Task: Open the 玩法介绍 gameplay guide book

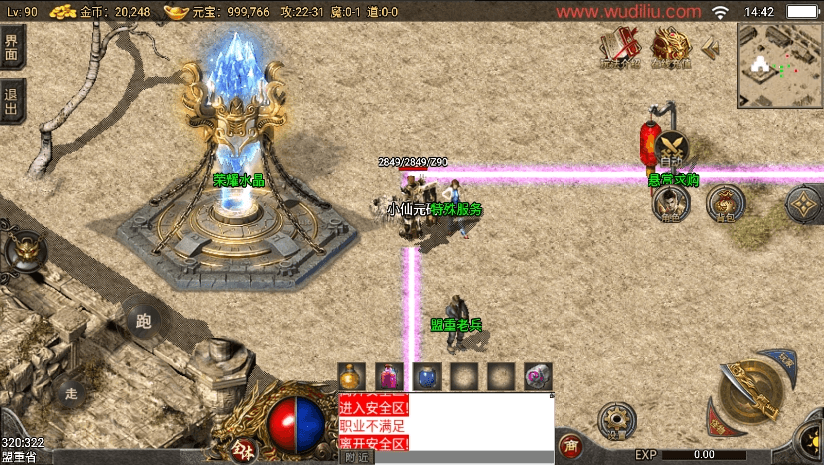Action: (622, 46)
